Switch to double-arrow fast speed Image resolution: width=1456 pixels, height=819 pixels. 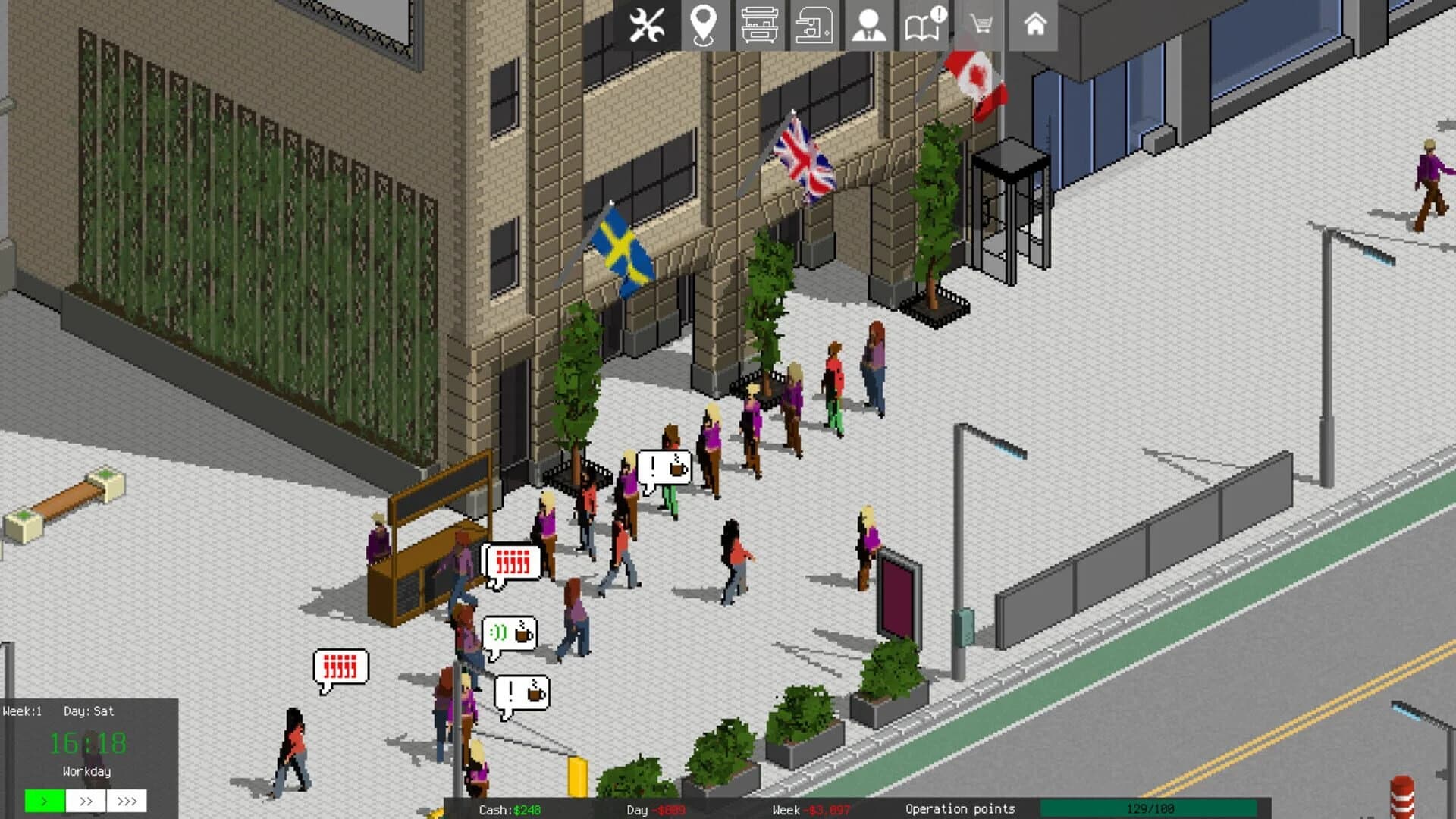click(86, 800)
